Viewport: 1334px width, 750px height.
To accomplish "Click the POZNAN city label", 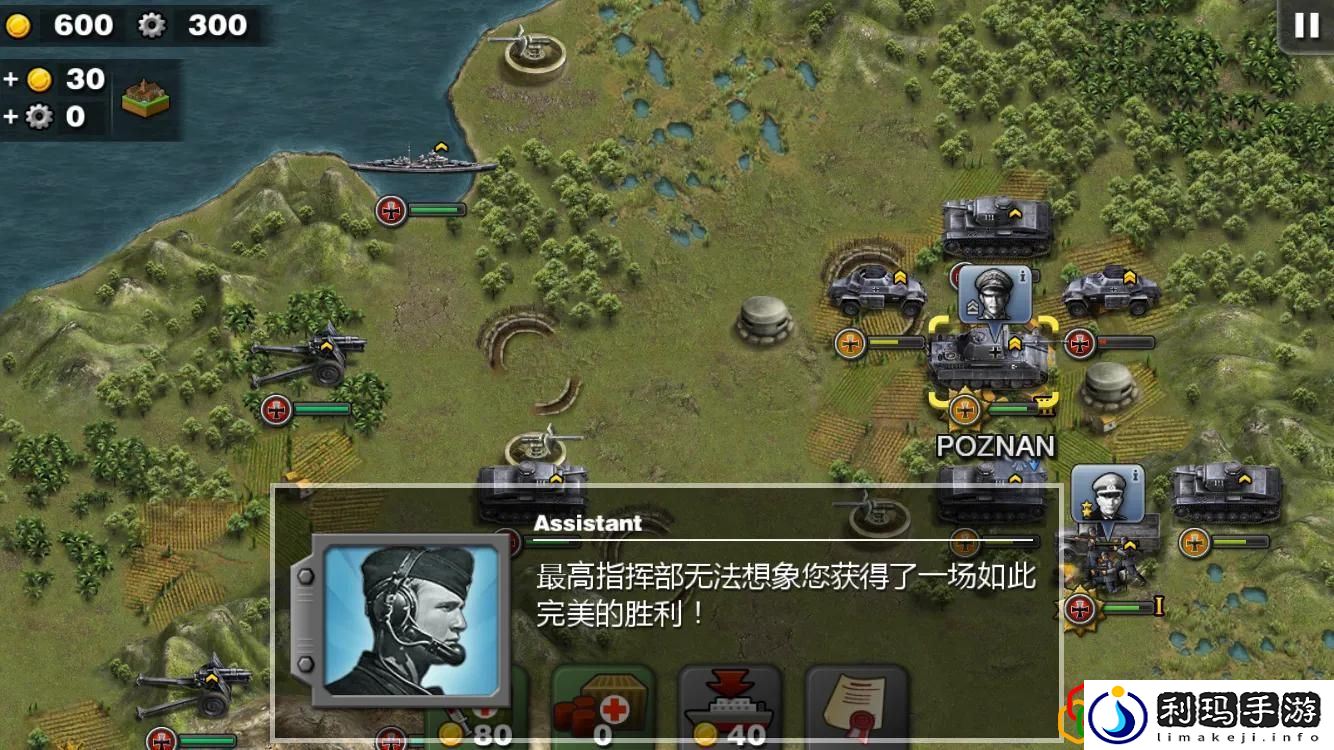I will click(x=996, y=446).
